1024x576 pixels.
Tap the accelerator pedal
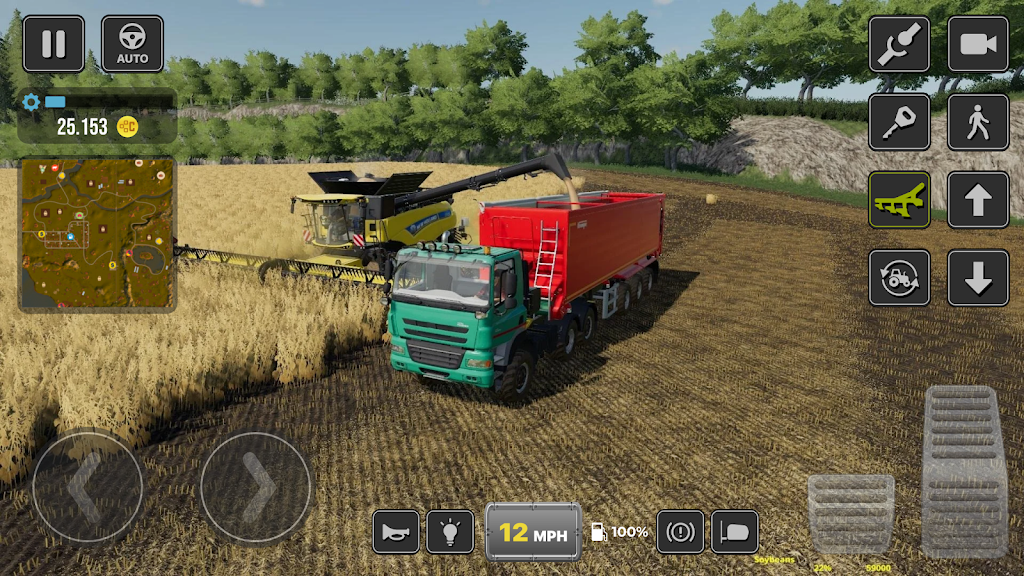pos(963,470)
